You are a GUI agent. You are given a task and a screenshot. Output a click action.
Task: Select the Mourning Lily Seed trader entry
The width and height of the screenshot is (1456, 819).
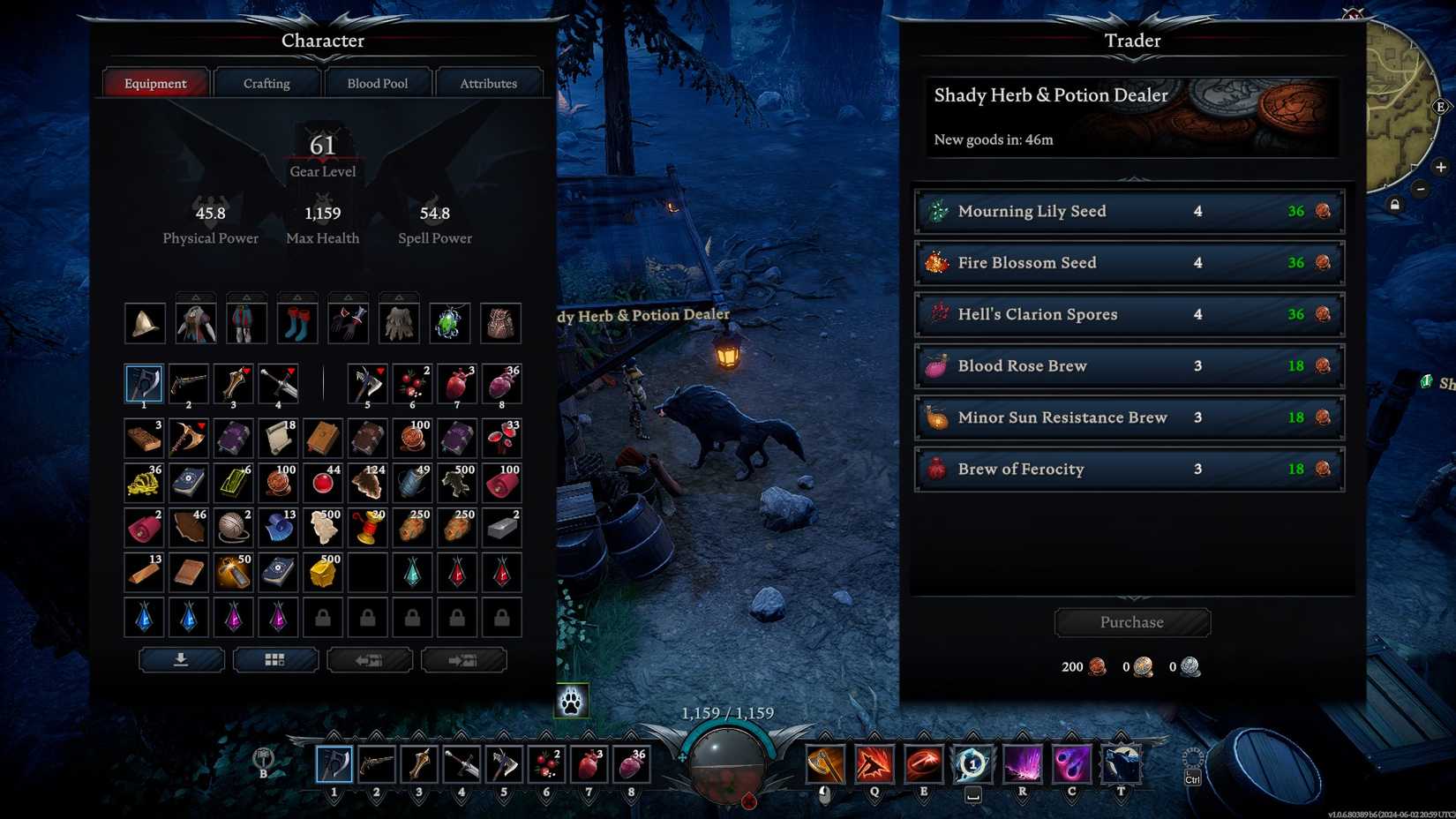1130,211
